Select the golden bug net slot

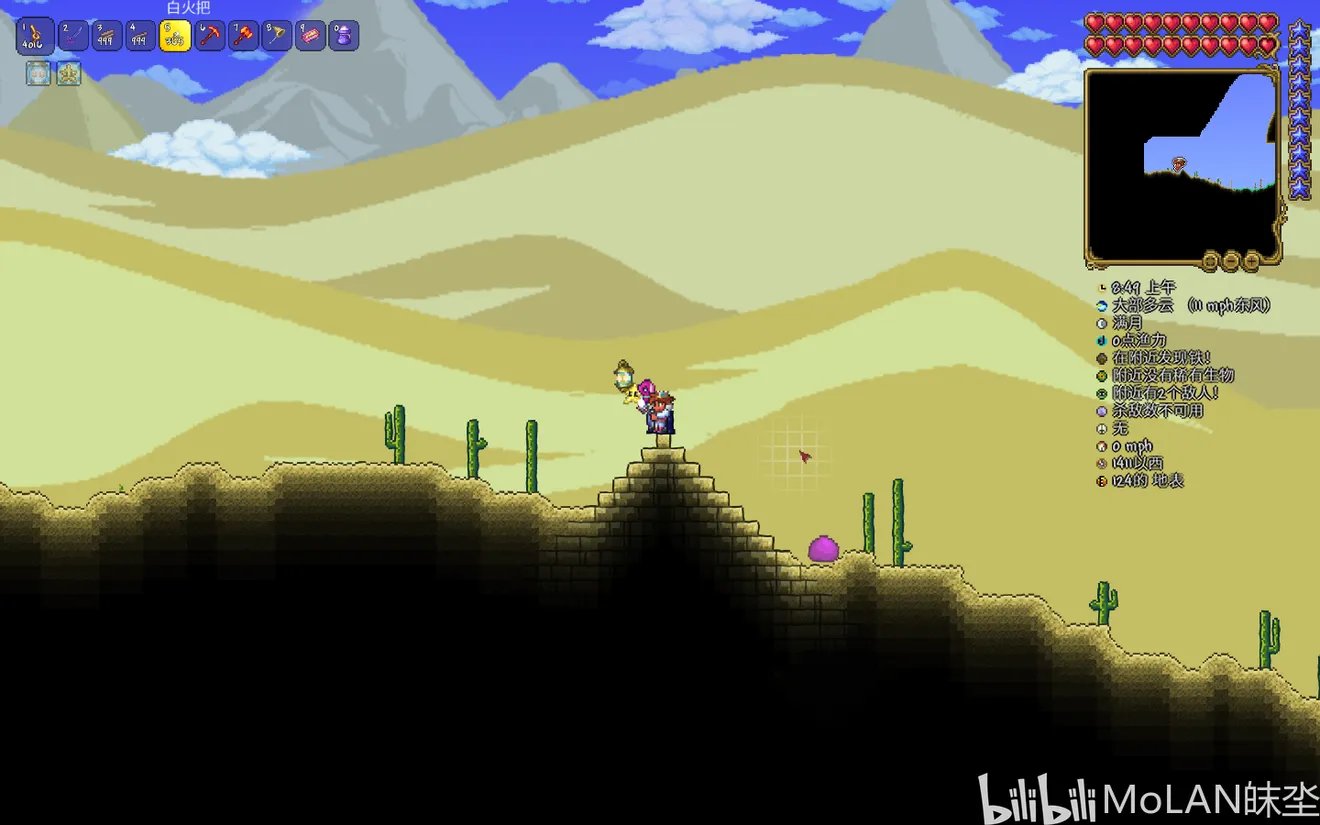pos(277,37)
